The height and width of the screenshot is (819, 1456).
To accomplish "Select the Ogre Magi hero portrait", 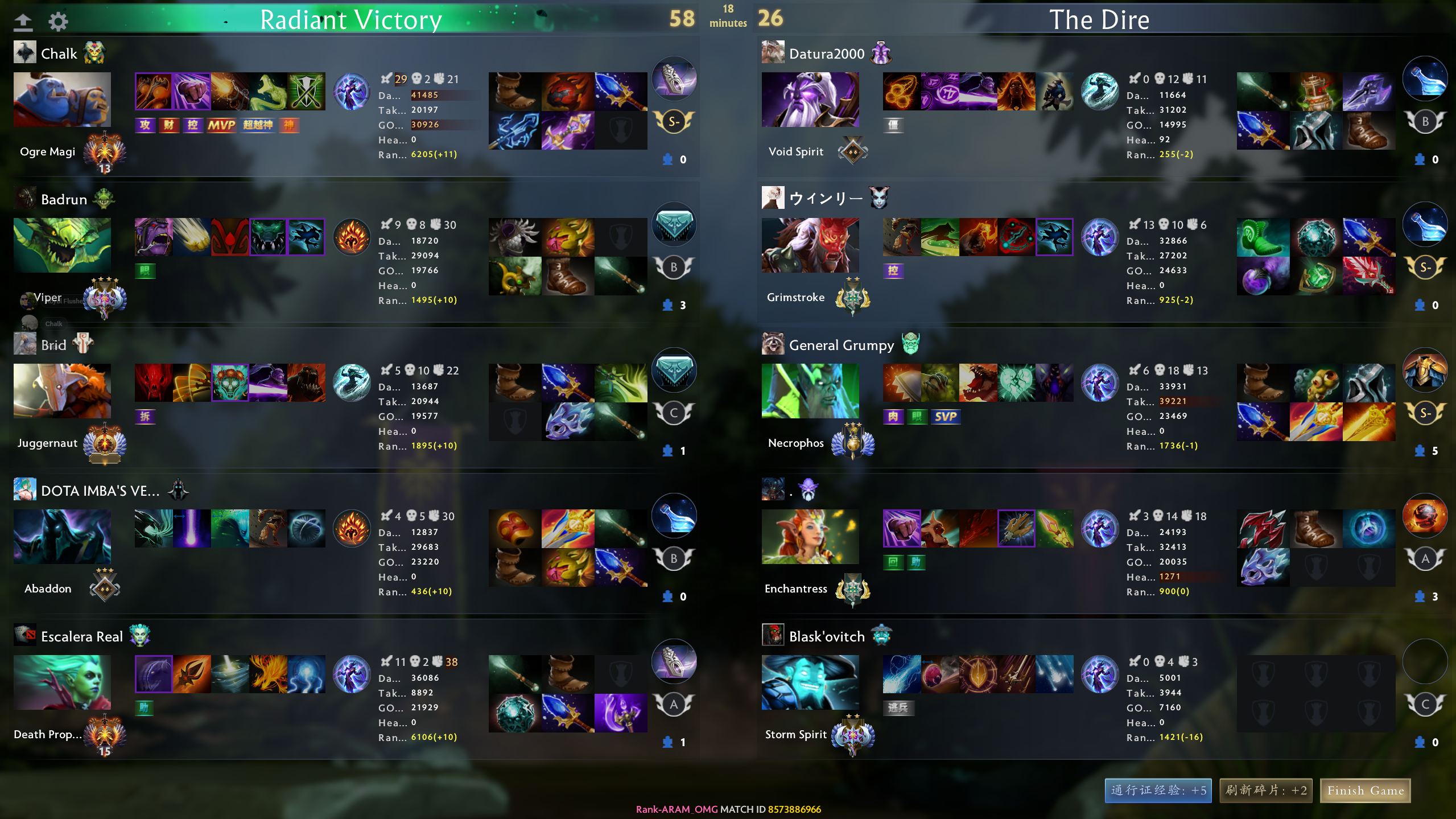I will (x=62, y=99).
